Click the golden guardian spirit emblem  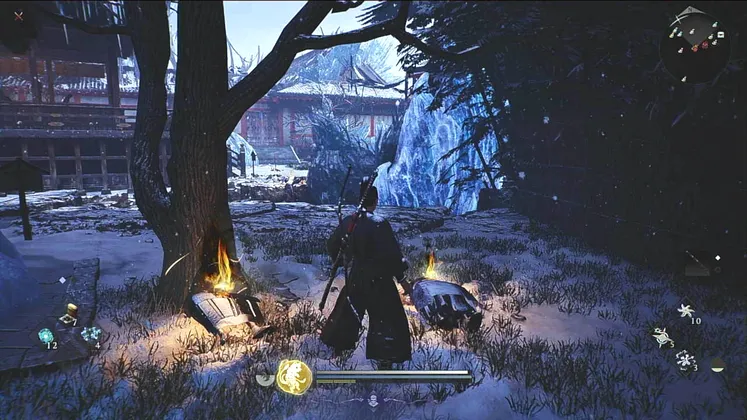pos(294,377)
